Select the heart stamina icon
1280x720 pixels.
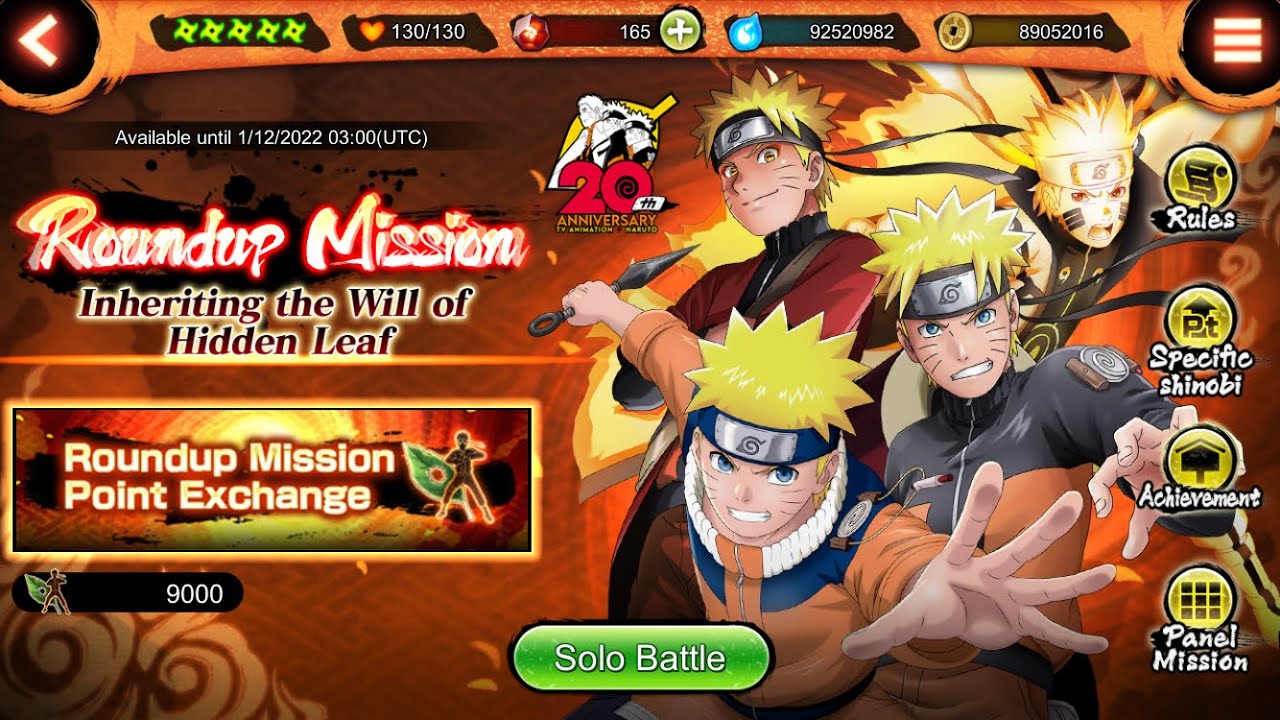(x=373, y=30)
